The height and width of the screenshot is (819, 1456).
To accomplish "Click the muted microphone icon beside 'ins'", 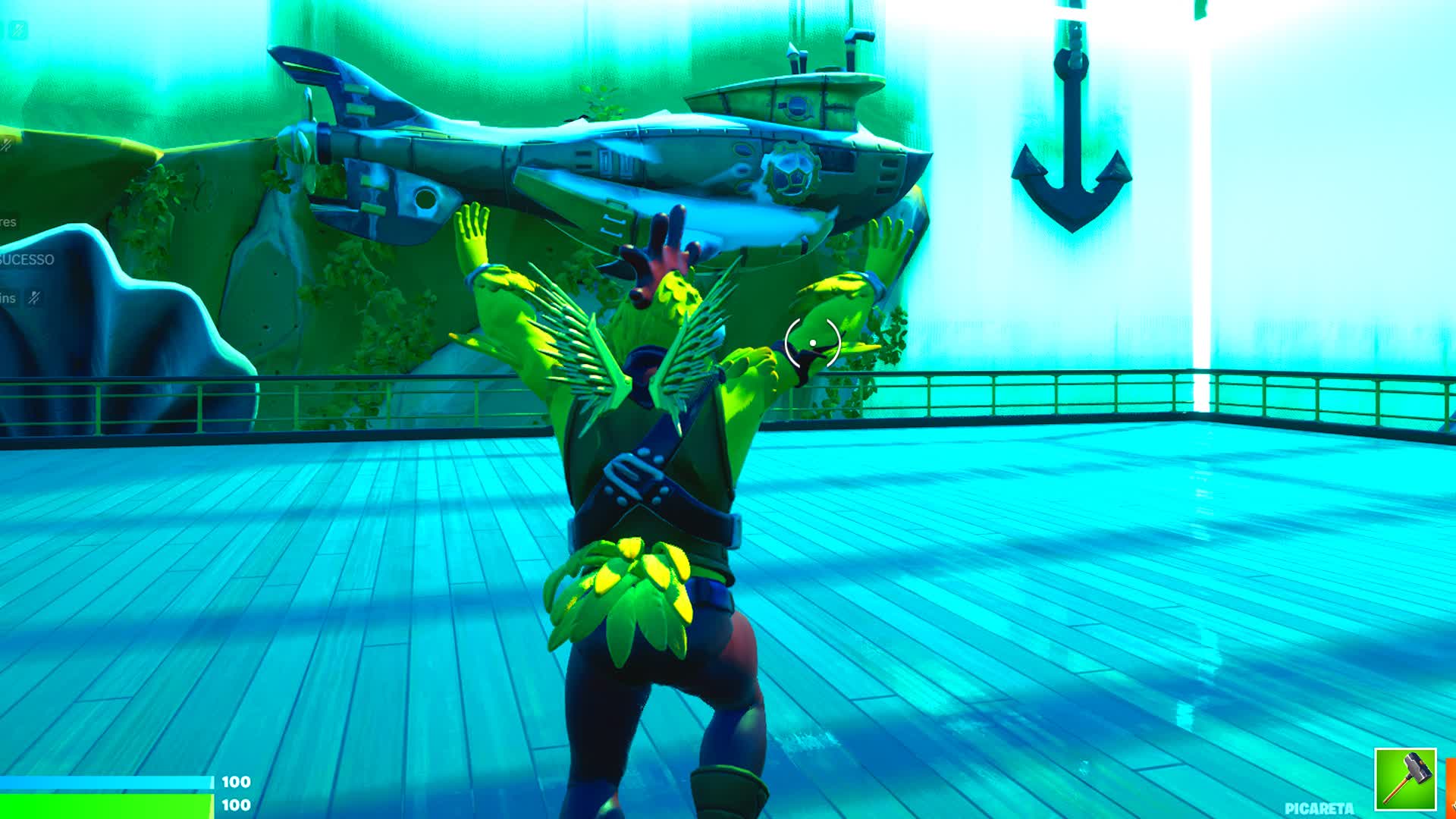I will [33, 297].
